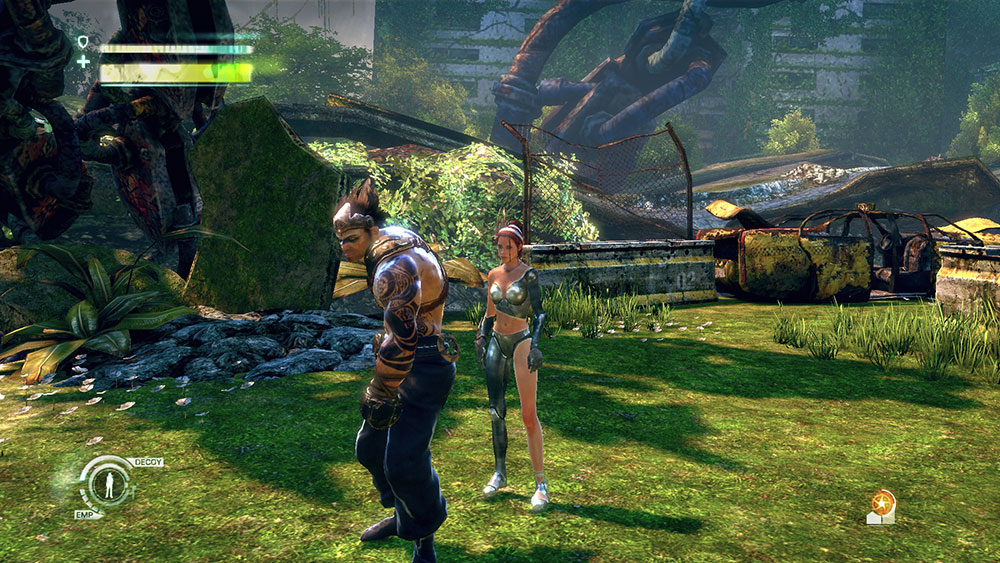The image size is (1000, 563).
Task: Select the DECOY command on the wheel
Action: click(x=147, y=462)
